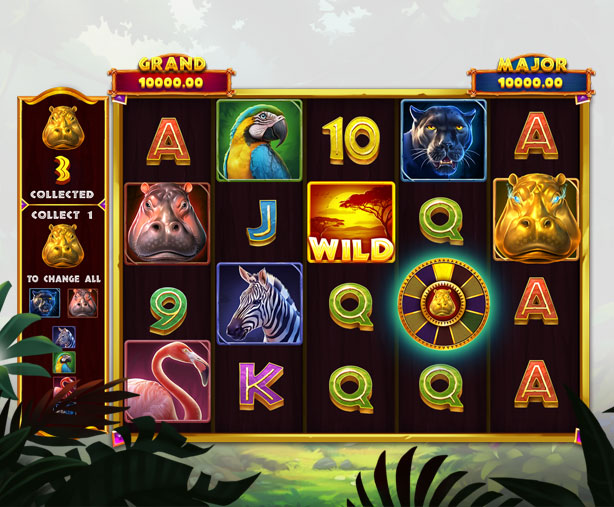Viewport: 614px width, 507px height.
Task: Select the WILD sunset symbol
Action: point(351,222)
